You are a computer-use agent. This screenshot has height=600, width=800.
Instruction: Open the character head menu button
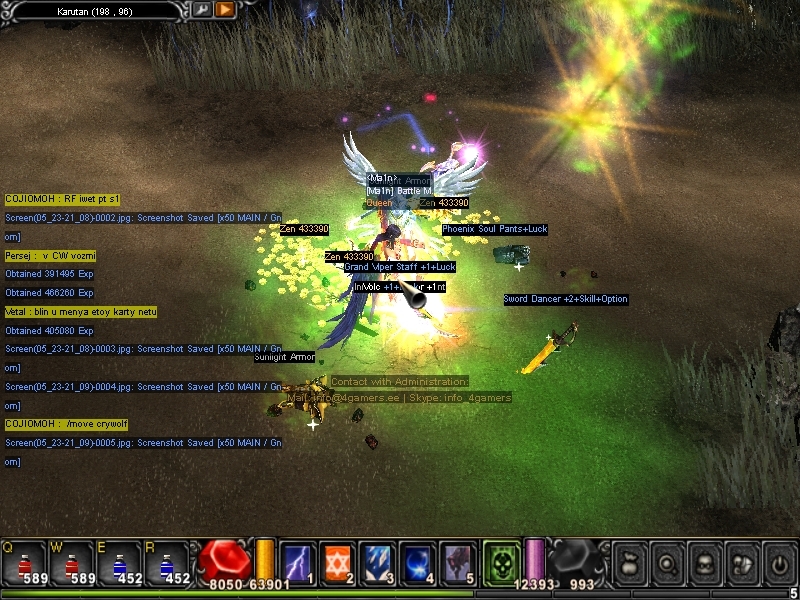click(x=704, y=563)
